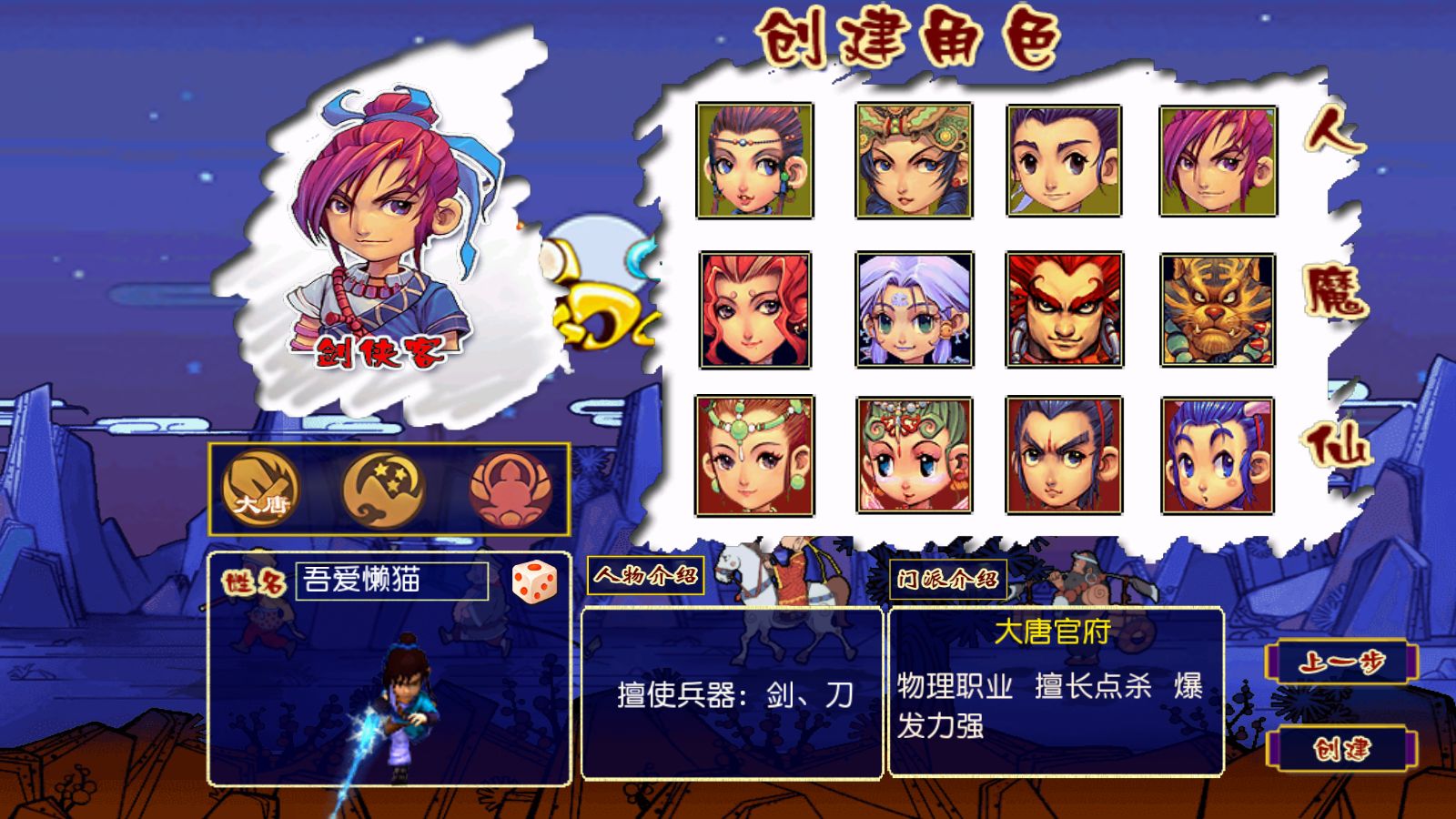
Task: Select the red-maned fierce demon man portrait
Action: 1064,310
